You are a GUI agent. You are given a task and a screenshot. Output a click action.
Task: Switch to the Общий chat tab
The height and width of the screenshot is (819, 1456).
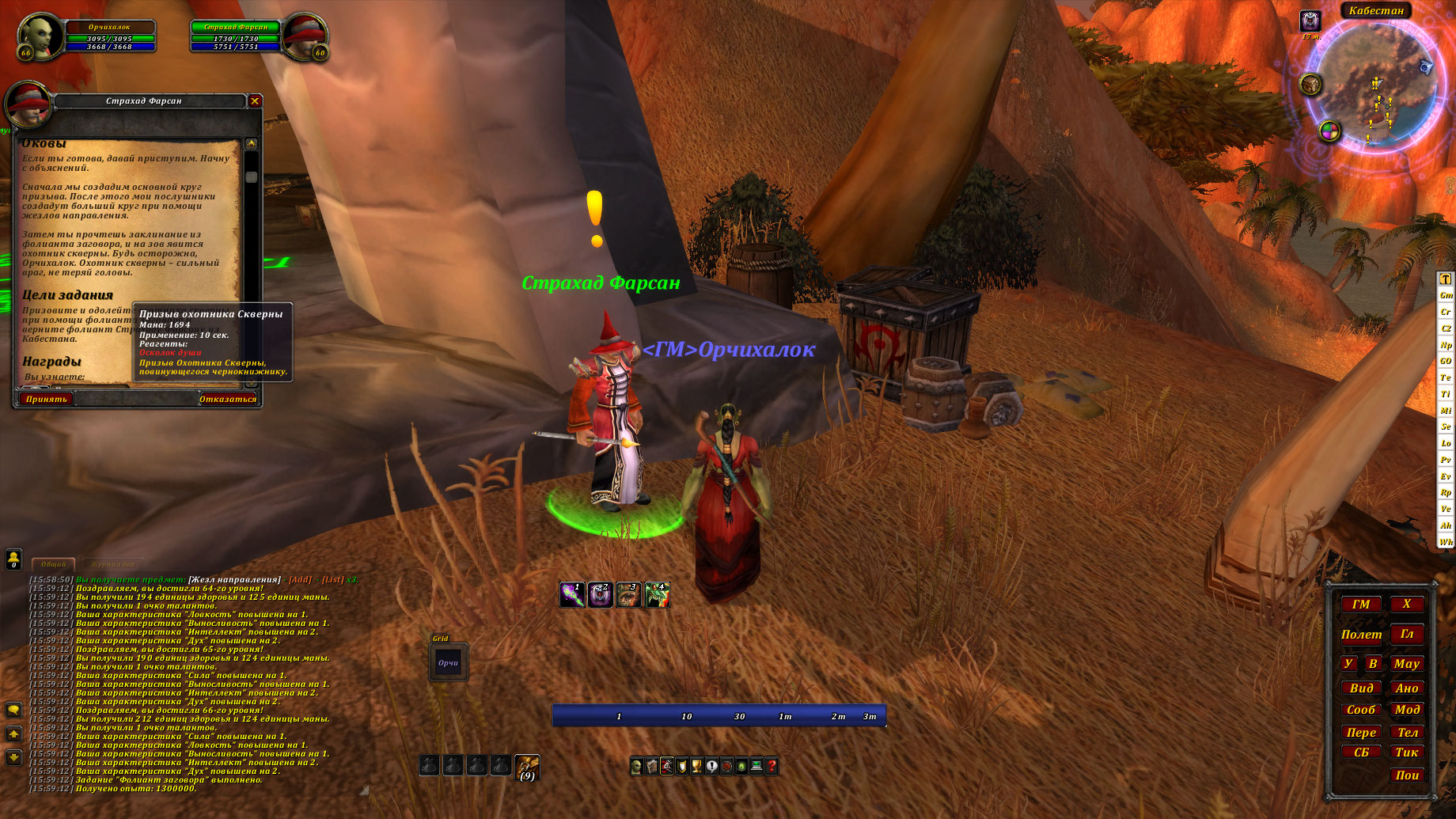coord(54,564)
